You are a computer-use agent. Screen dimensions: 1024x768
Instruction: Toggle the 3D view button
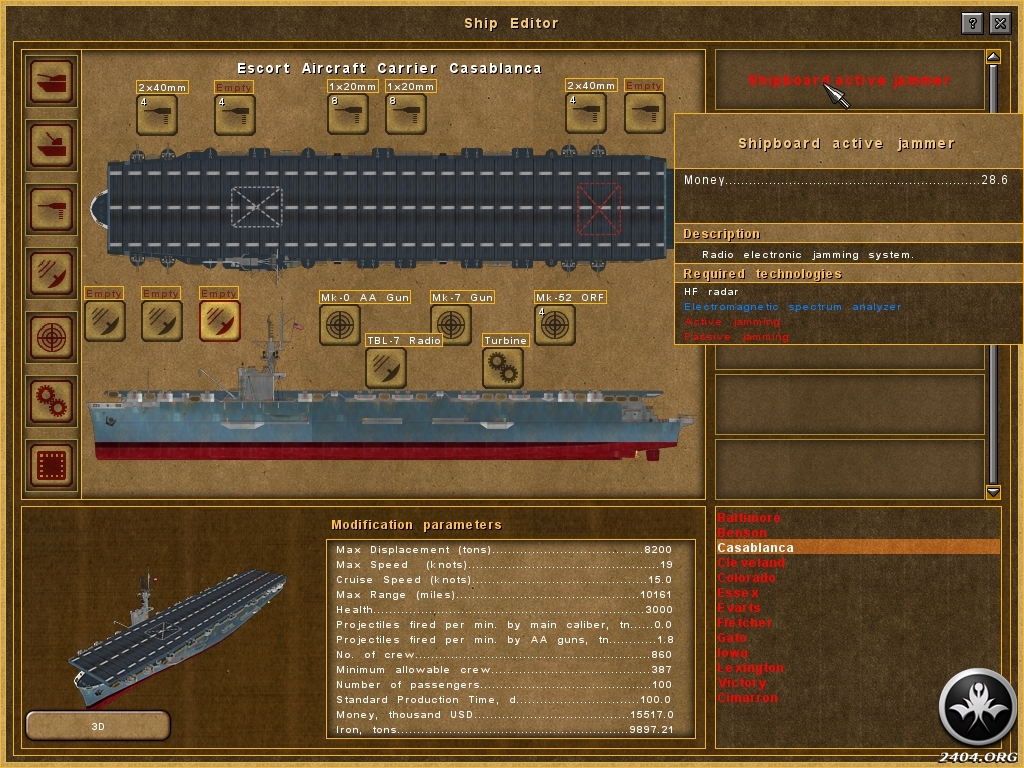98,725
